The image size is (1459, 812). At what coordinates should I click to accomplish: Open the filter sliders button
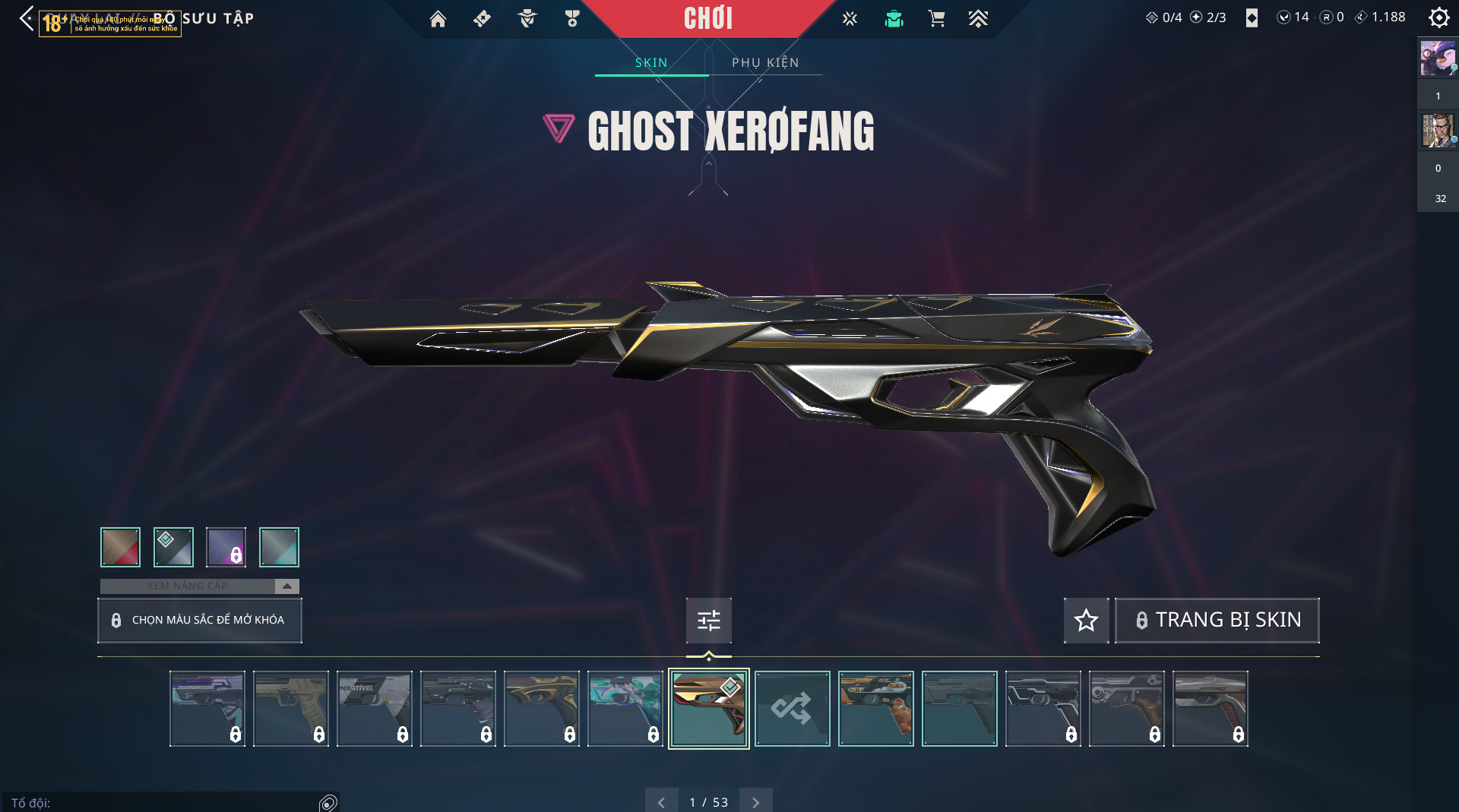click(708, 621)
